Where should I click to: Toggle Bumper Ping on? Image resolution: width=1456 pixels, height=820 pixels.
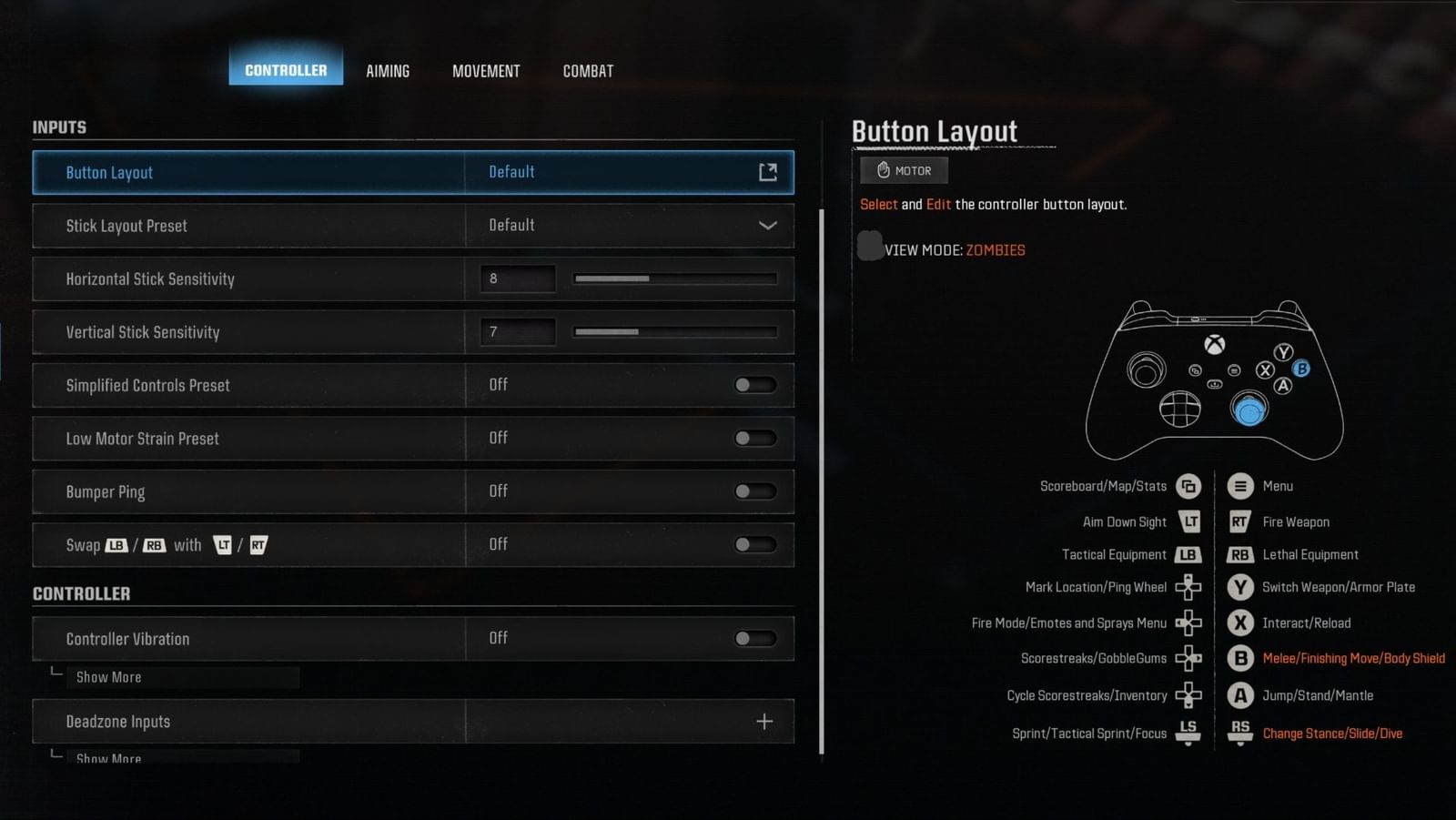tap(755, 491)
